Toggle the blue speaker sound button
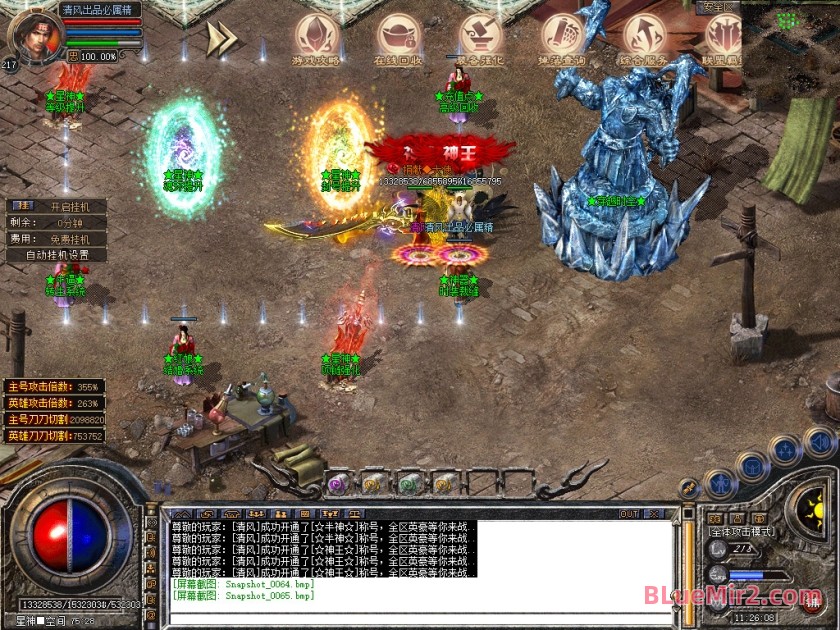The width and height of the screenshot is (840, 630). coord(819,441)
